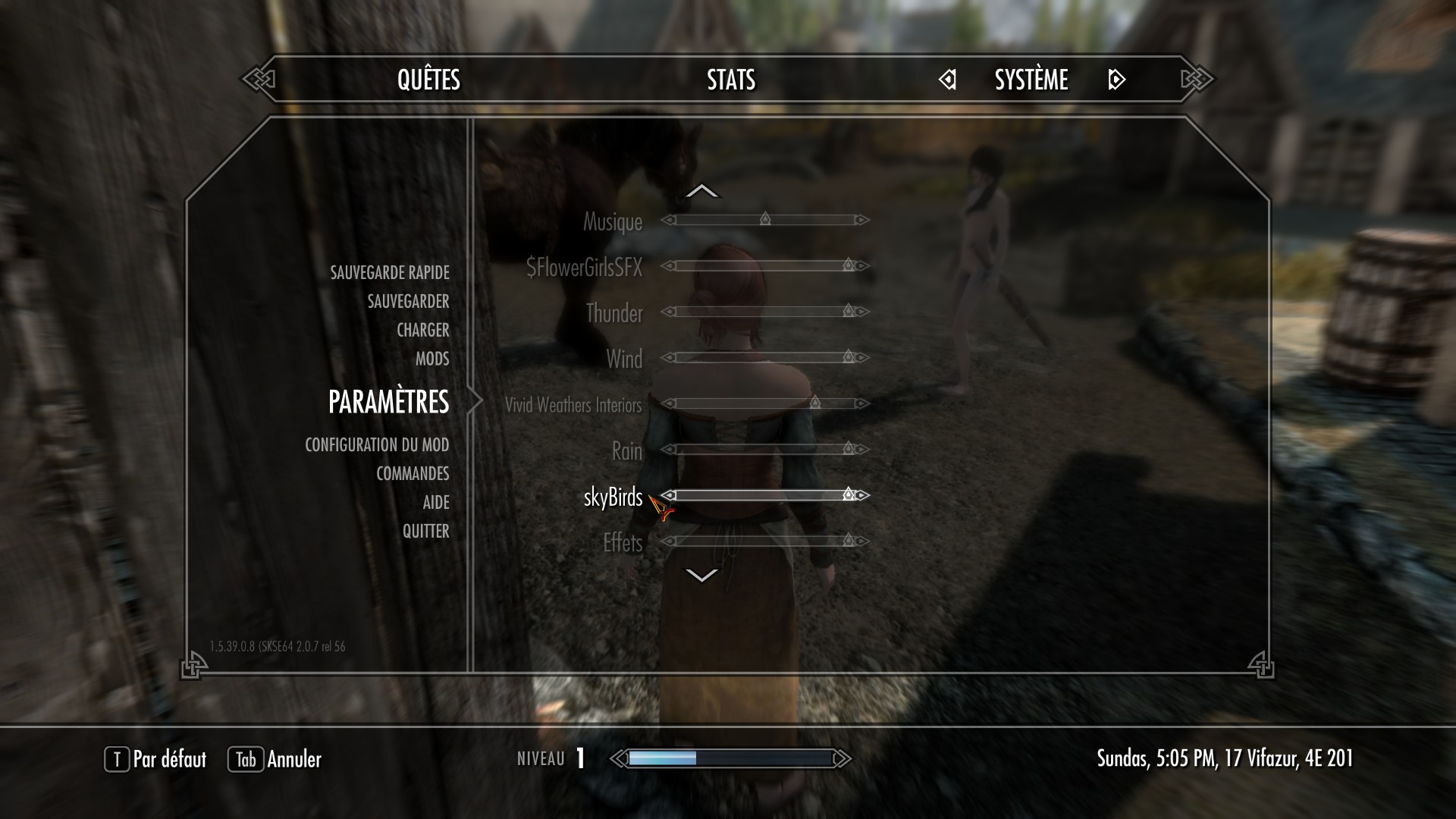Open the Quêtes tab
Viewport: 1456px width, 819px height.
point(428,80)
